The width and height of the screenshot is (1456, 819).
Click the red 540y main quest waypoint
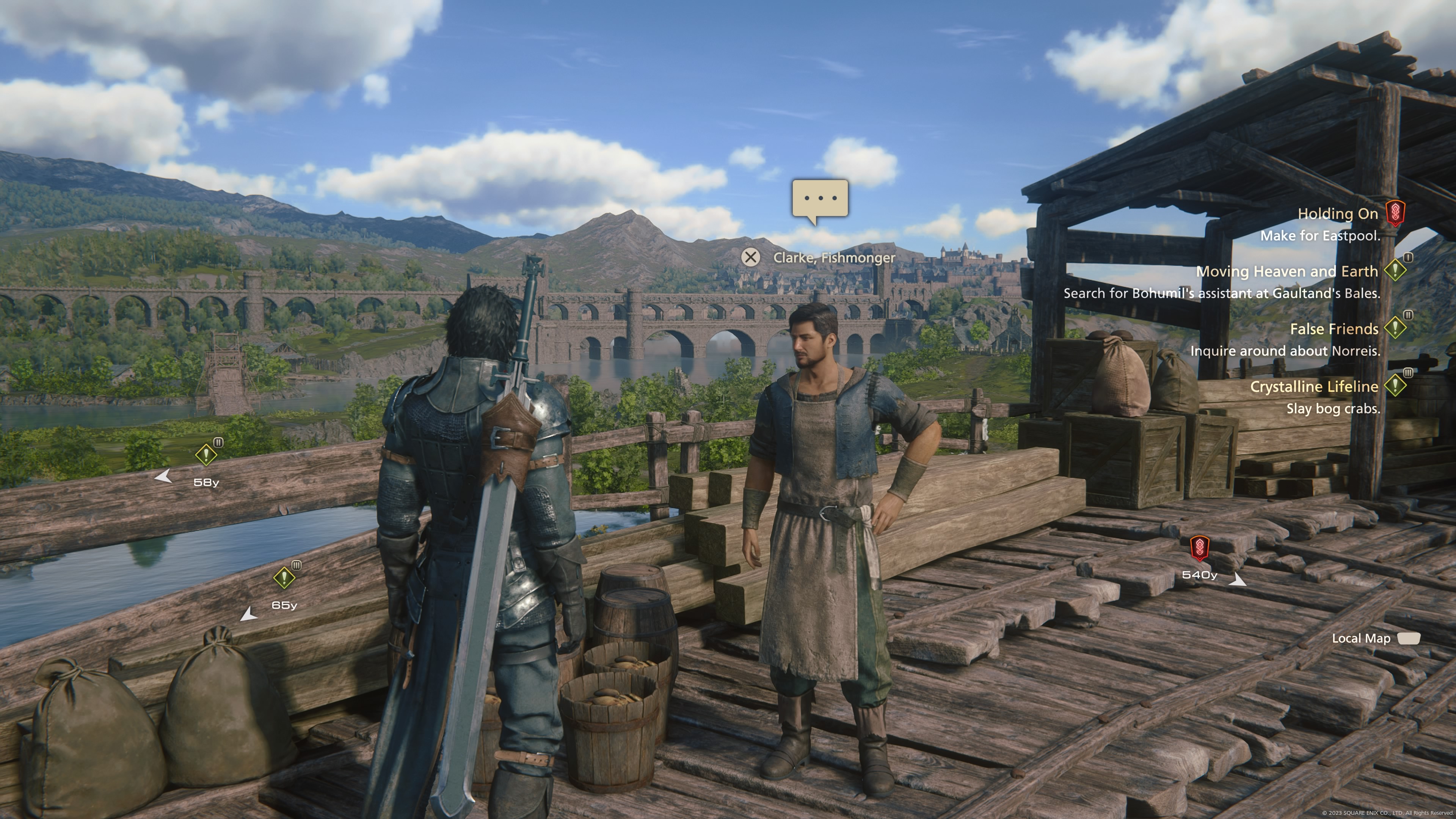(1199, 548)
